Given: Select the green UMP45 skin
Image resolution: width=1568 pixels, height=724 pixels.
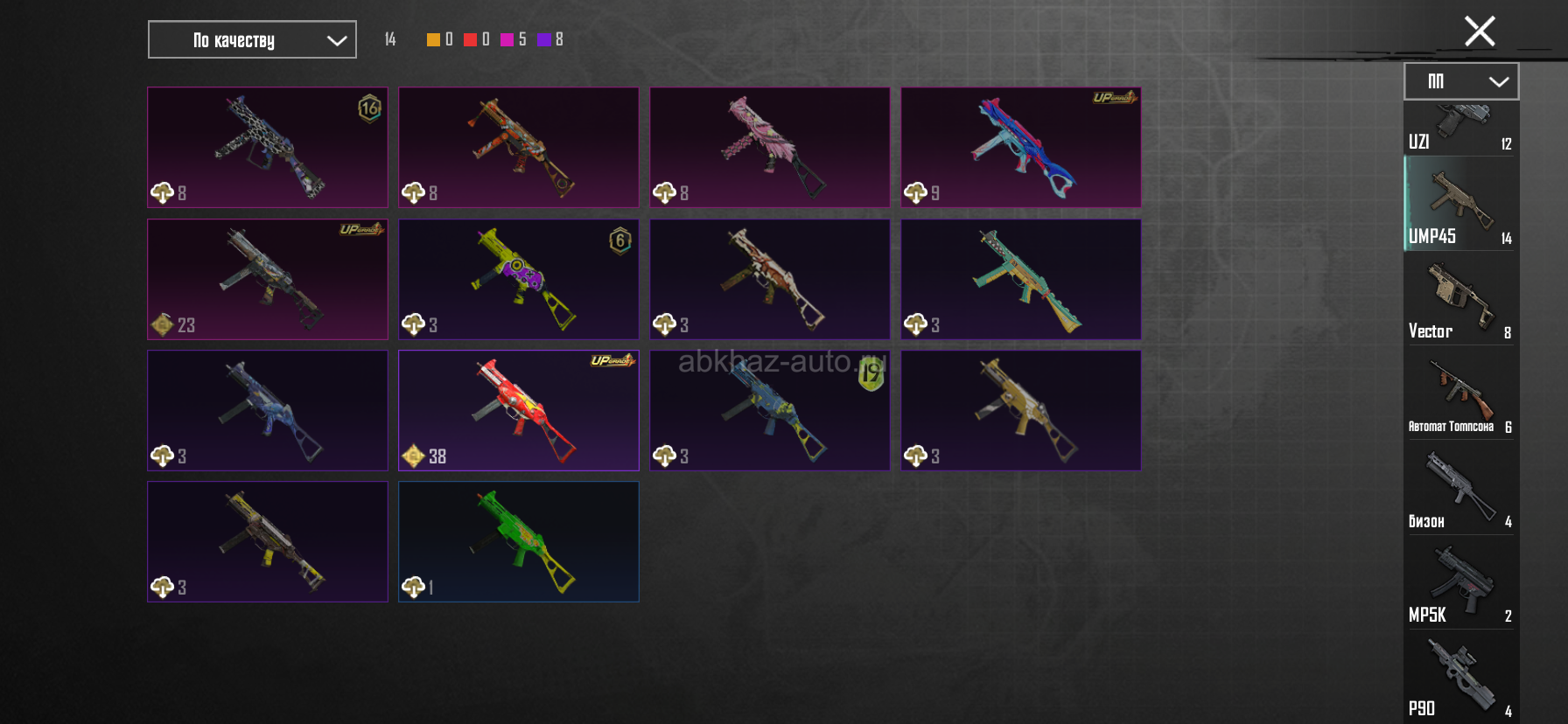Looking at the screenshot, I should click(519, 541).
